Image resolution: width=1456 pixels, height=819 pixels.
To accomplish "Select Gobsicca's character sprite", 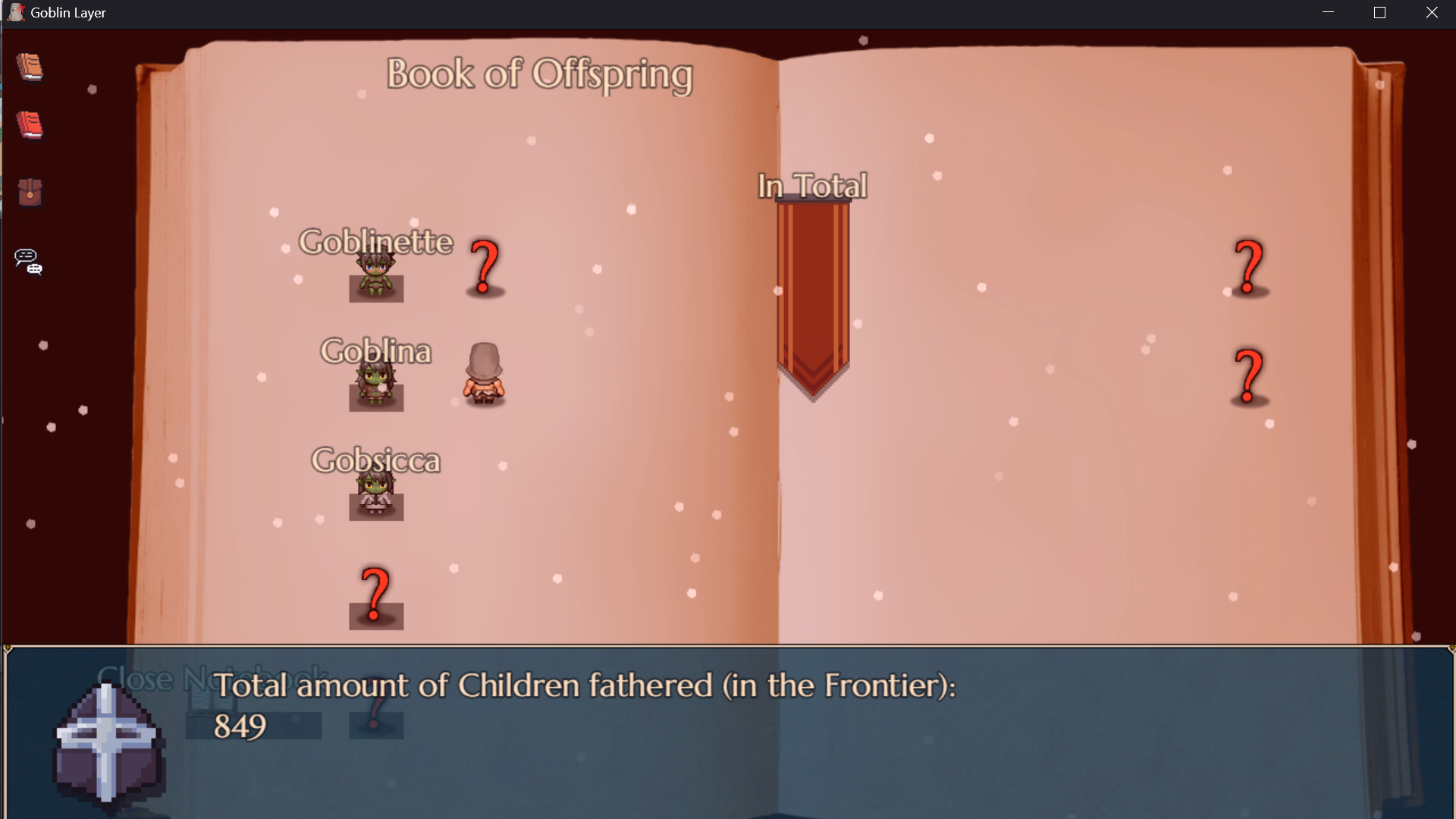I will click(375, 493).
